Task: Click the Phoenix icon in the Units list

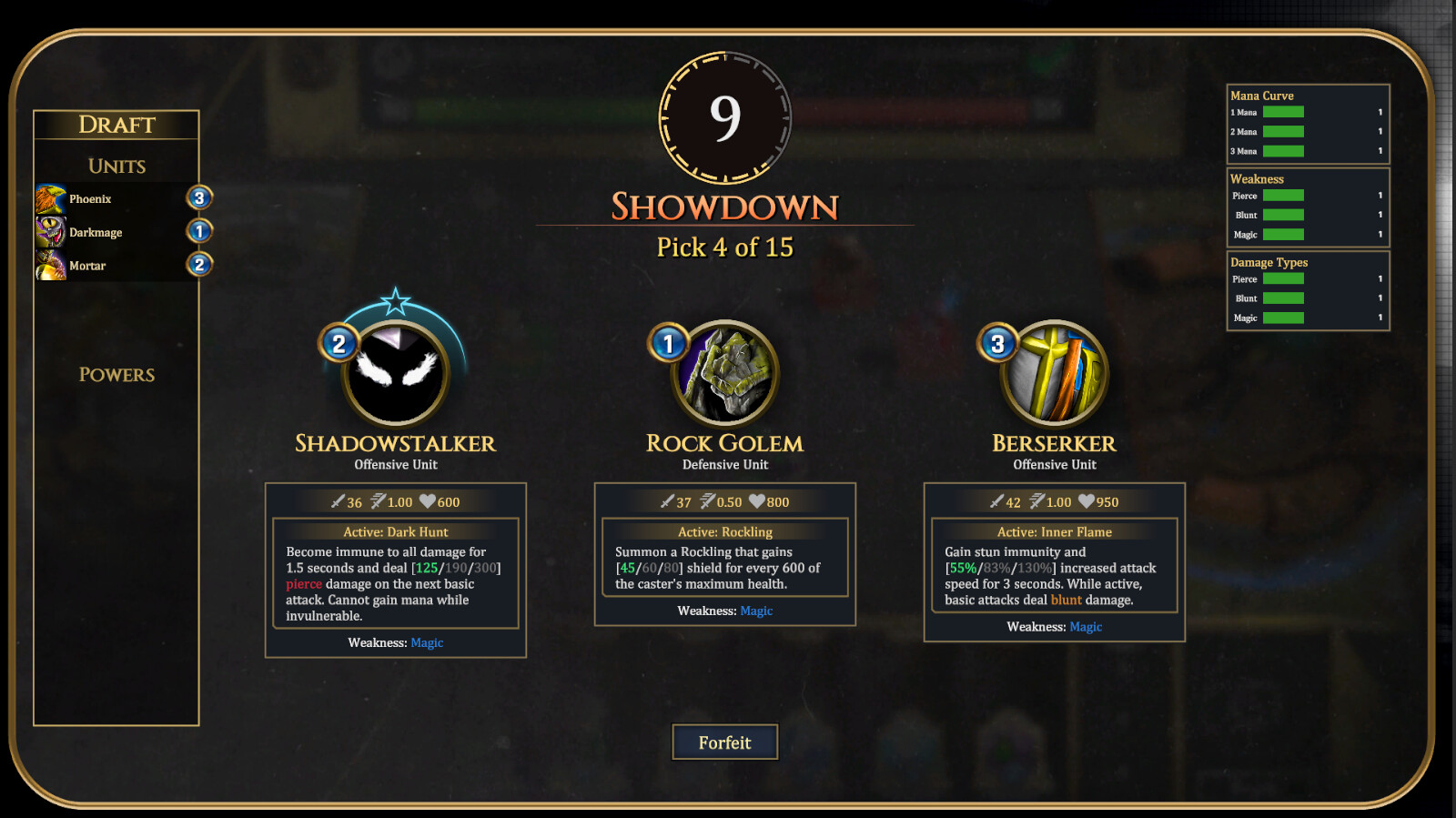Action: tap(52, 197)
